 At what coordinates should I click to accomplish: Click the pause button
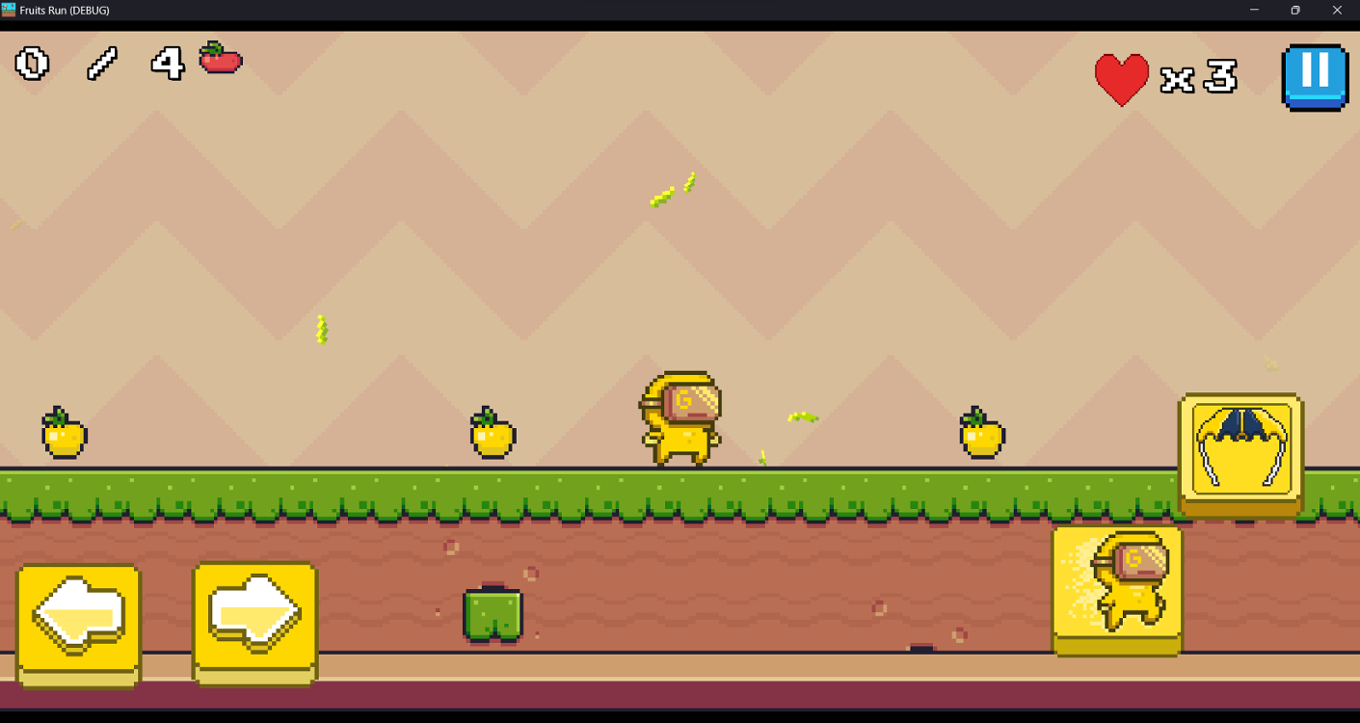[1315, 76]
